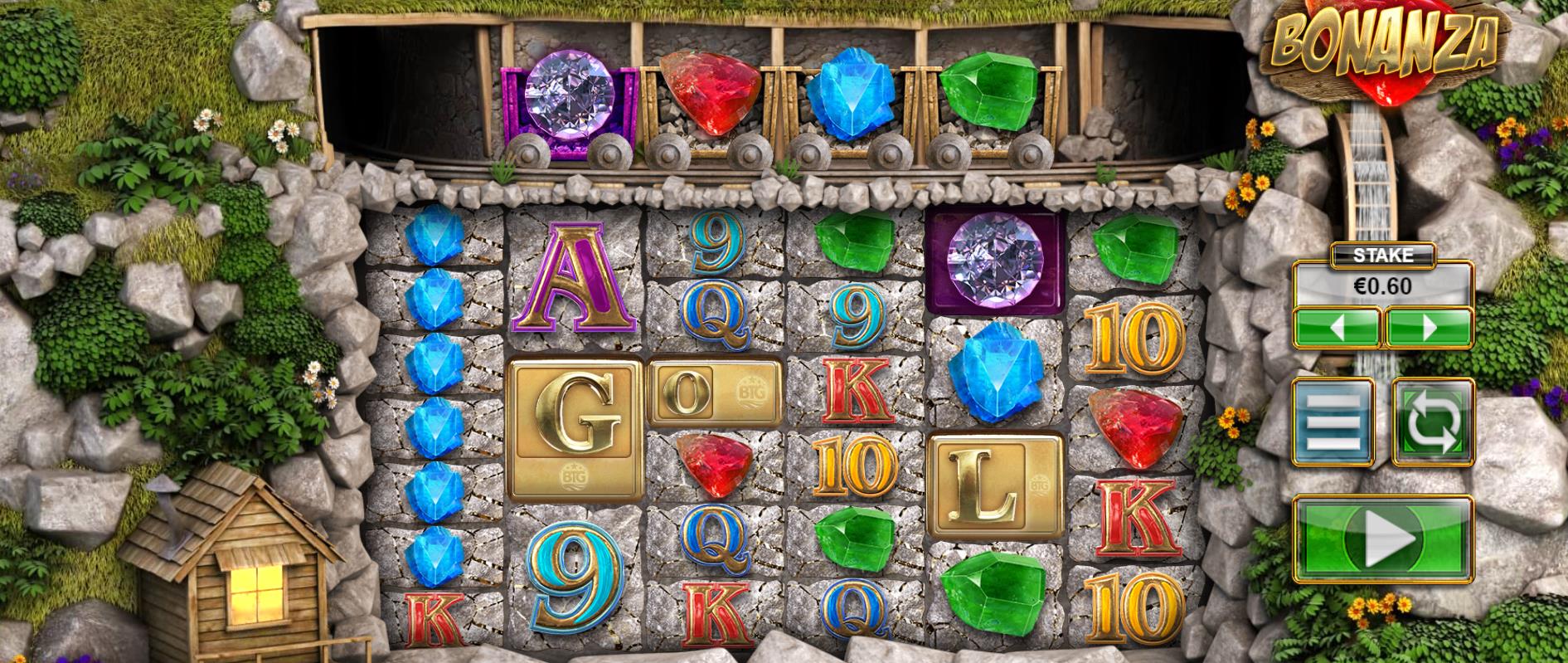Spin the reels with the green play button
The height and width of the screenshot is (663, 1568).
coord(1383,539)
